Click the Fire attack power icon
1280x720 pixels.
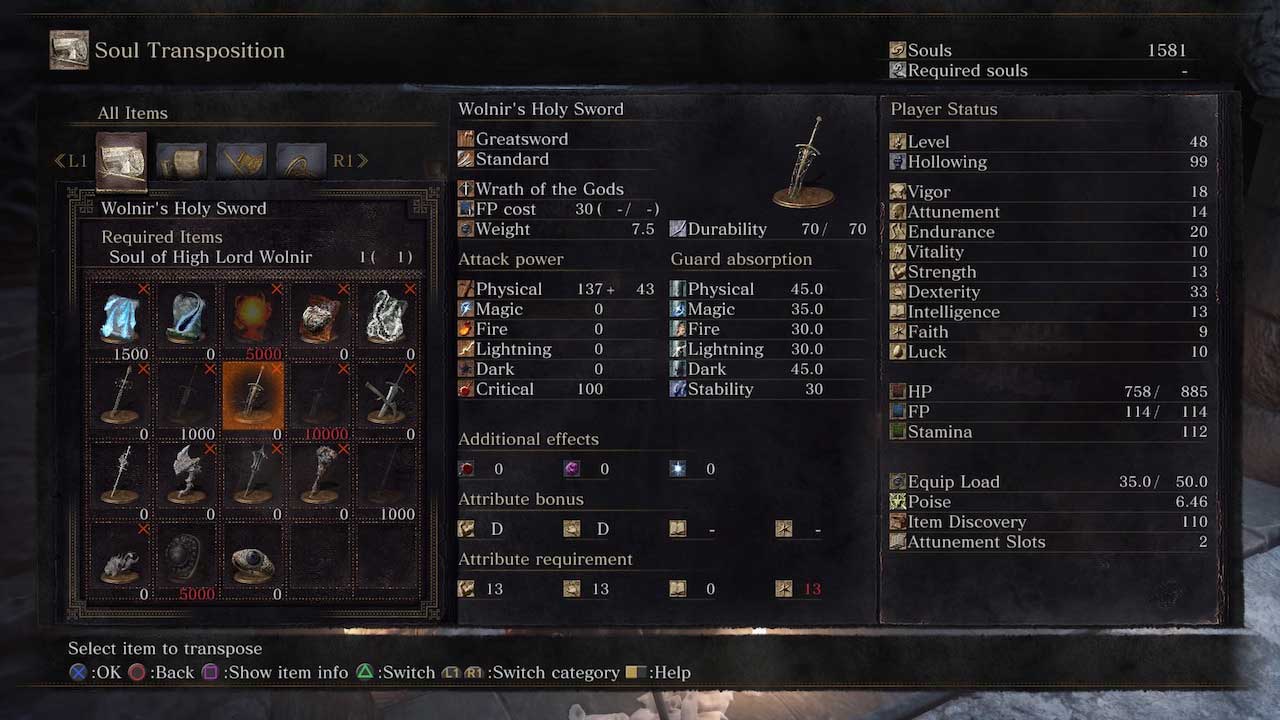466,328
